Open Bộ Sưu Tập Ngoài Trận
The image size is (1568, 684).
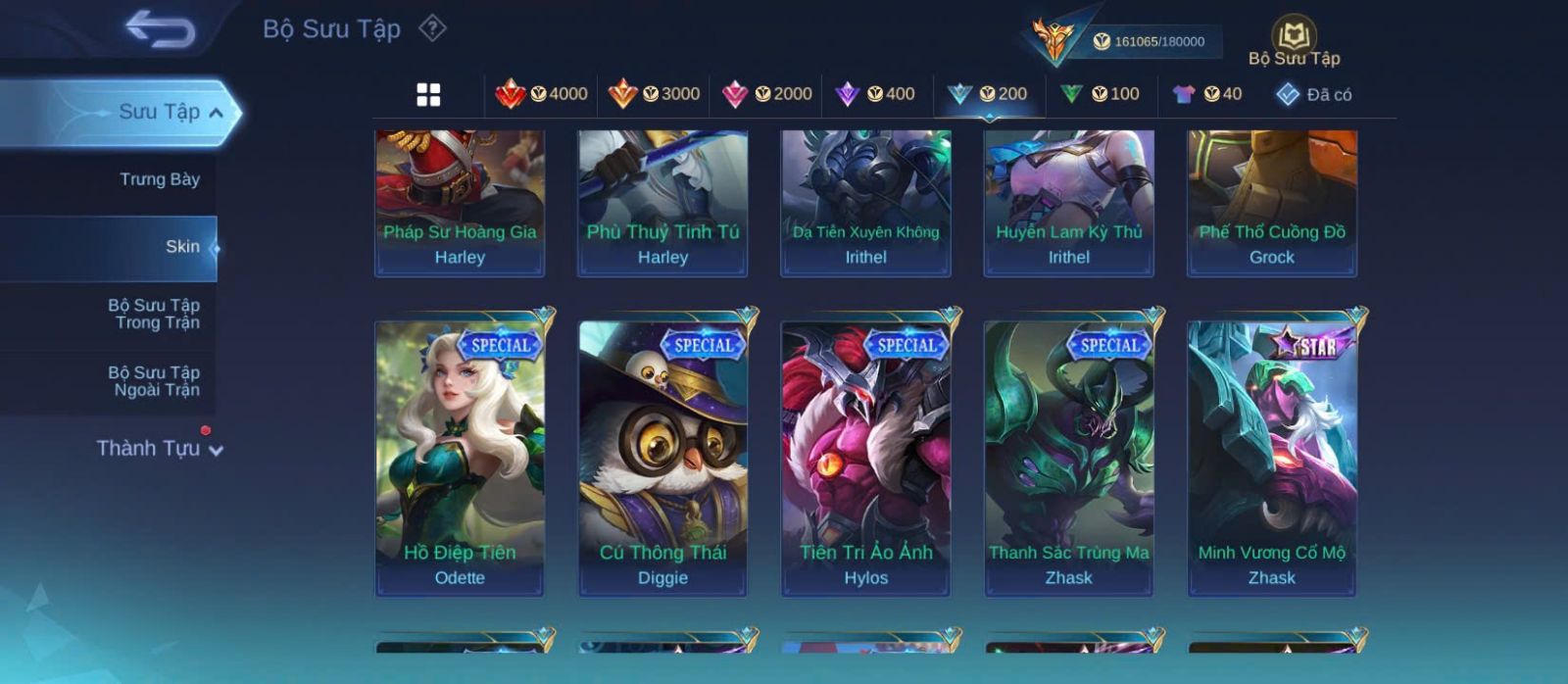(x=154, y=381)
